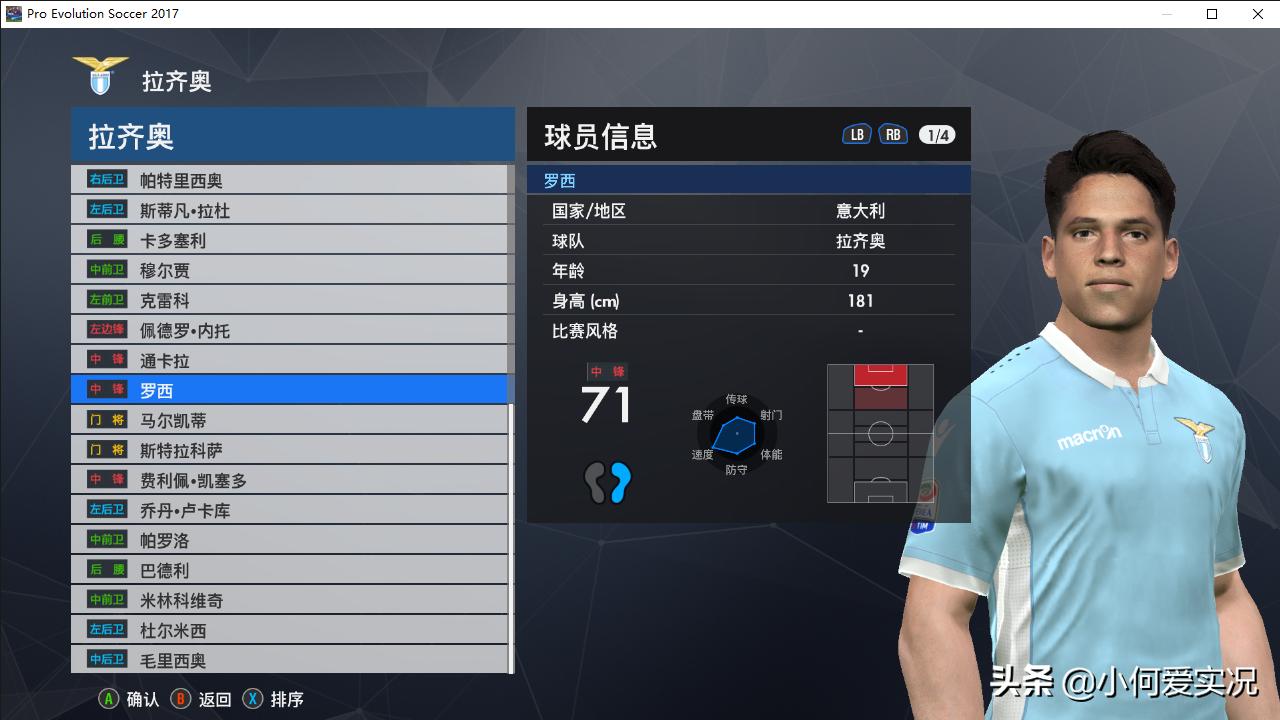Switch to the 球员信息 panel header
The width and height of the screenshot is (1280, 720).
pyautogui.click(x=600, y=136)
